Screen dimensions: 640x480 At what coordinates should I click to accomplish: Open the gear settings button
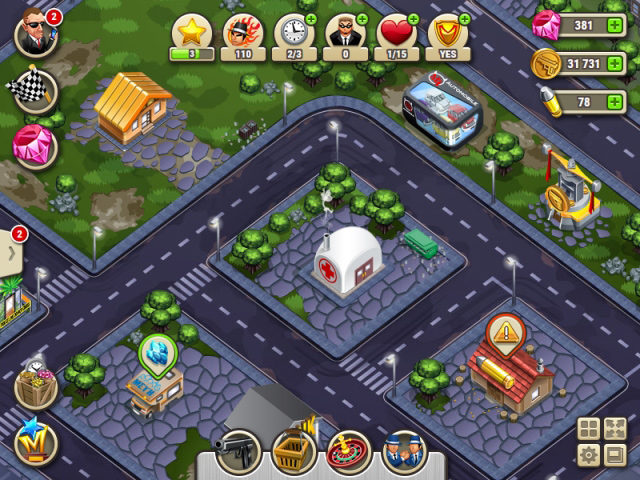point(589,456)
